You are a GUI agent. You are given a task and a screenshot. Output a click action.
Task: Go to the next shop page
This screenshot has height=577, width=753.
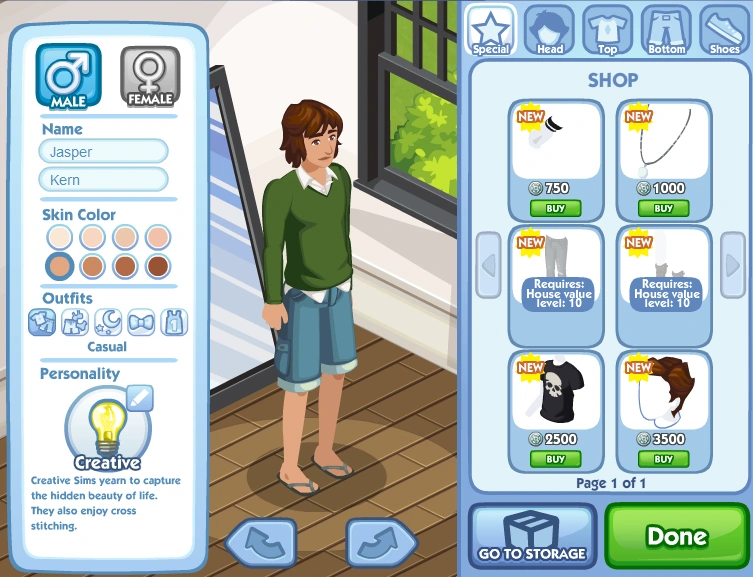tap(732, 265)
